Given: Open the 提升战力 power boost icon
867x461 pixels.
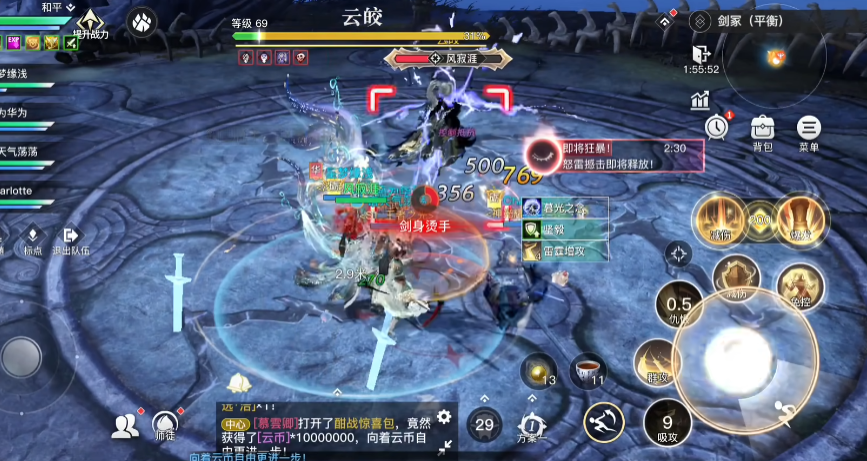Looking at the screenshot, I should coord(91,22).
